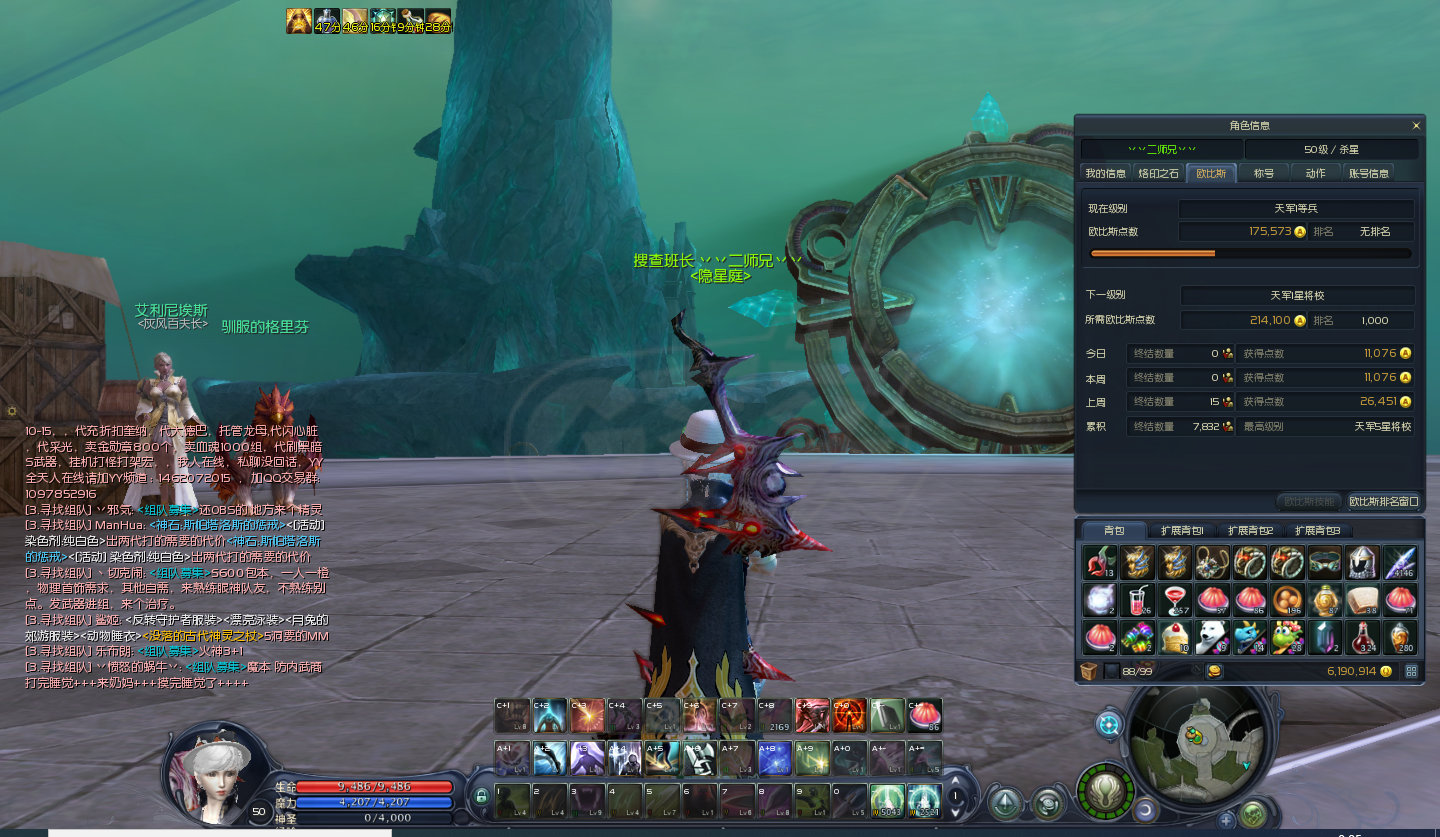Select the silver helmet in the bag

(1362, 562)
